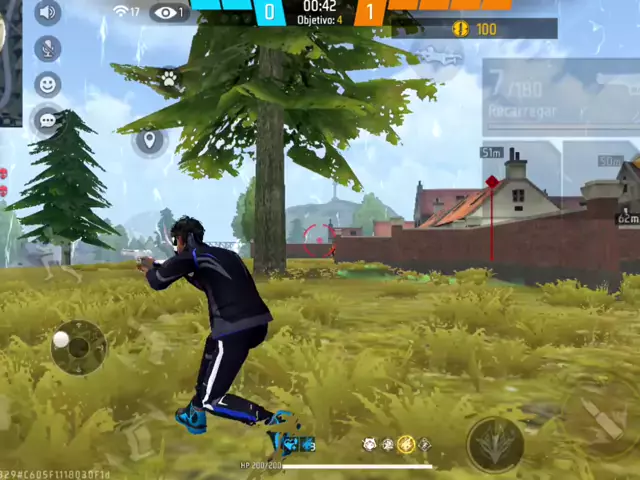The height and width of the screenshot is (480, 640).
Task: Toggle the microphone button
Action: [47, 48]
